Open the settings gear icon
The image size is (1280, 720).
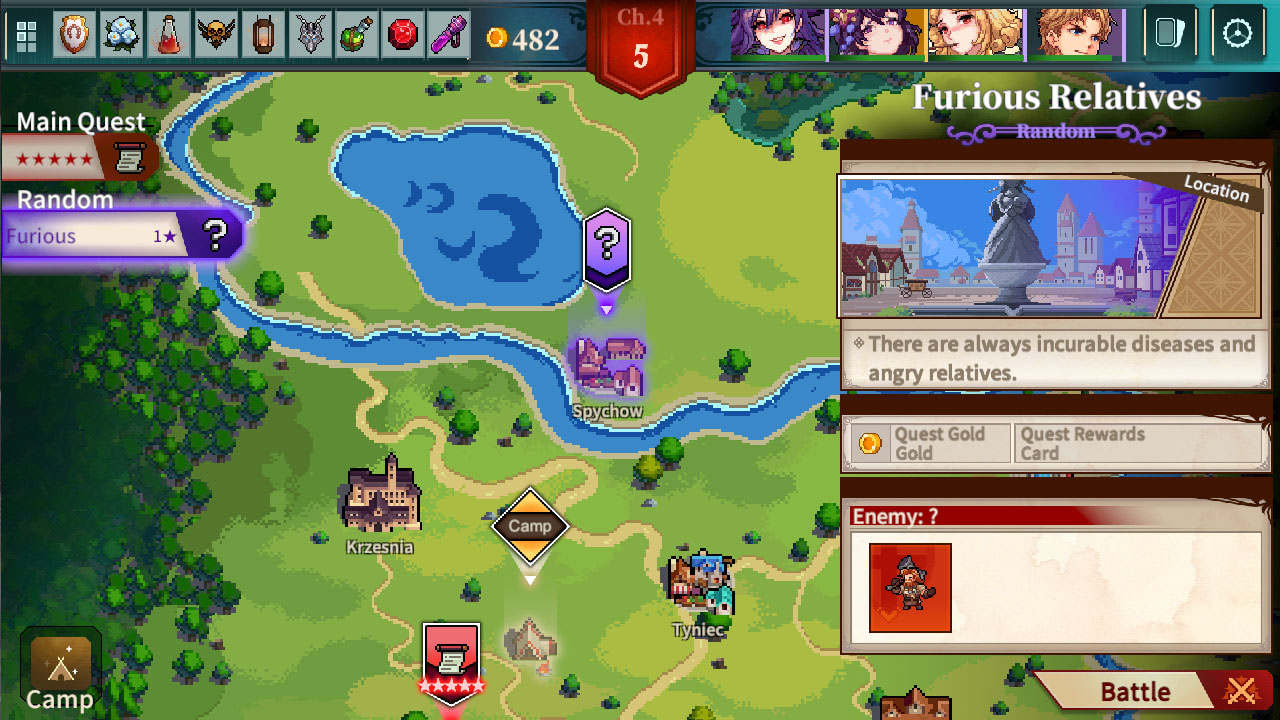pos(1239,33)
